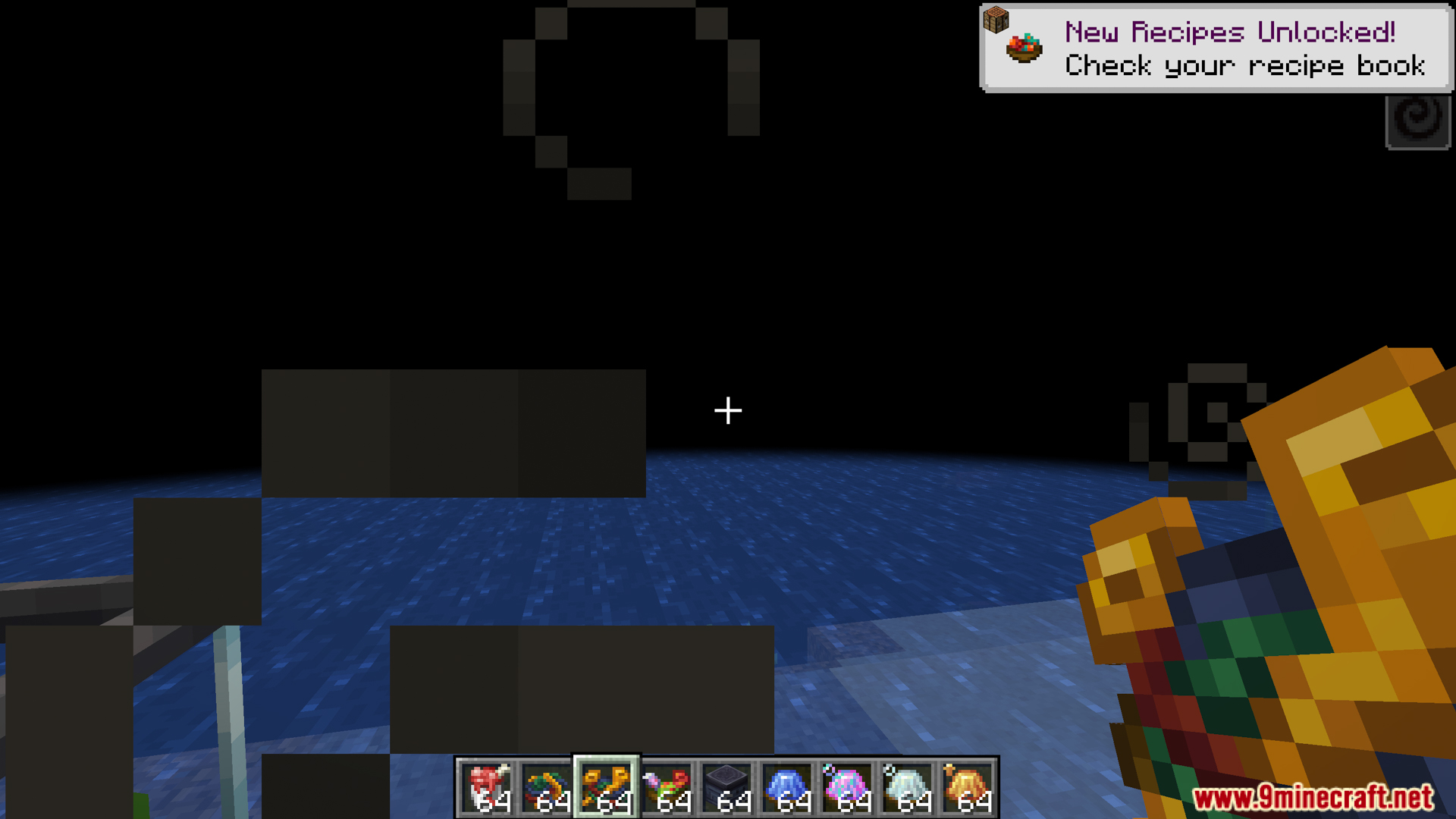Select the golden orange jelly hotbar slot

click(x=967, y=787)
